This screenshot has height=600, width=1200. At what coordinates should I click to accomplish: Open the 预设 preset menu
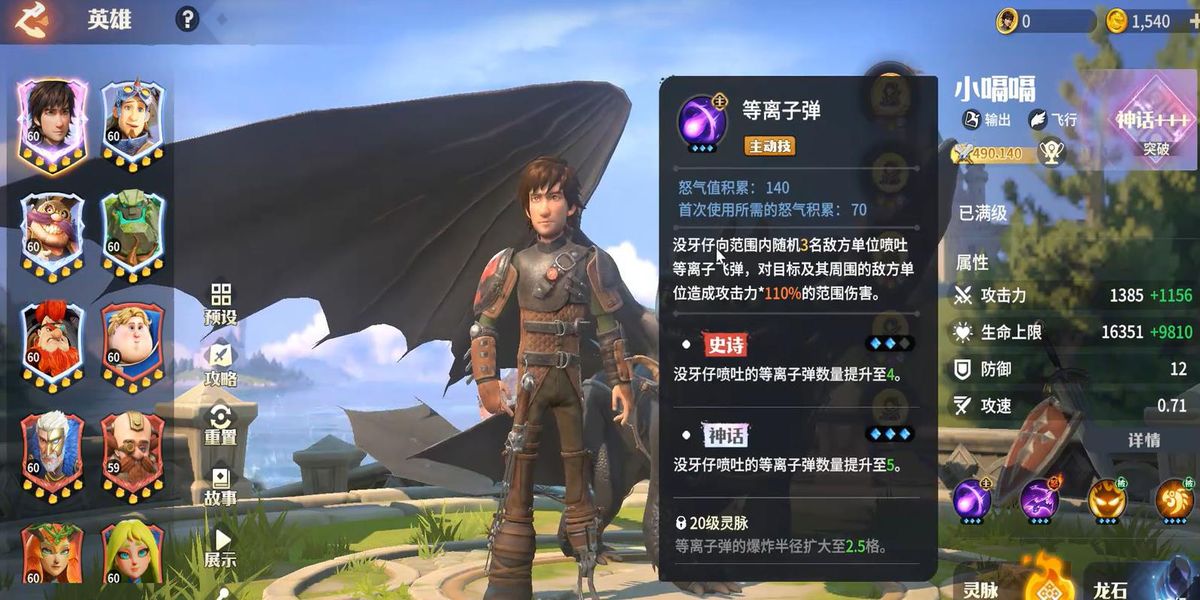[x=221, y=304]
